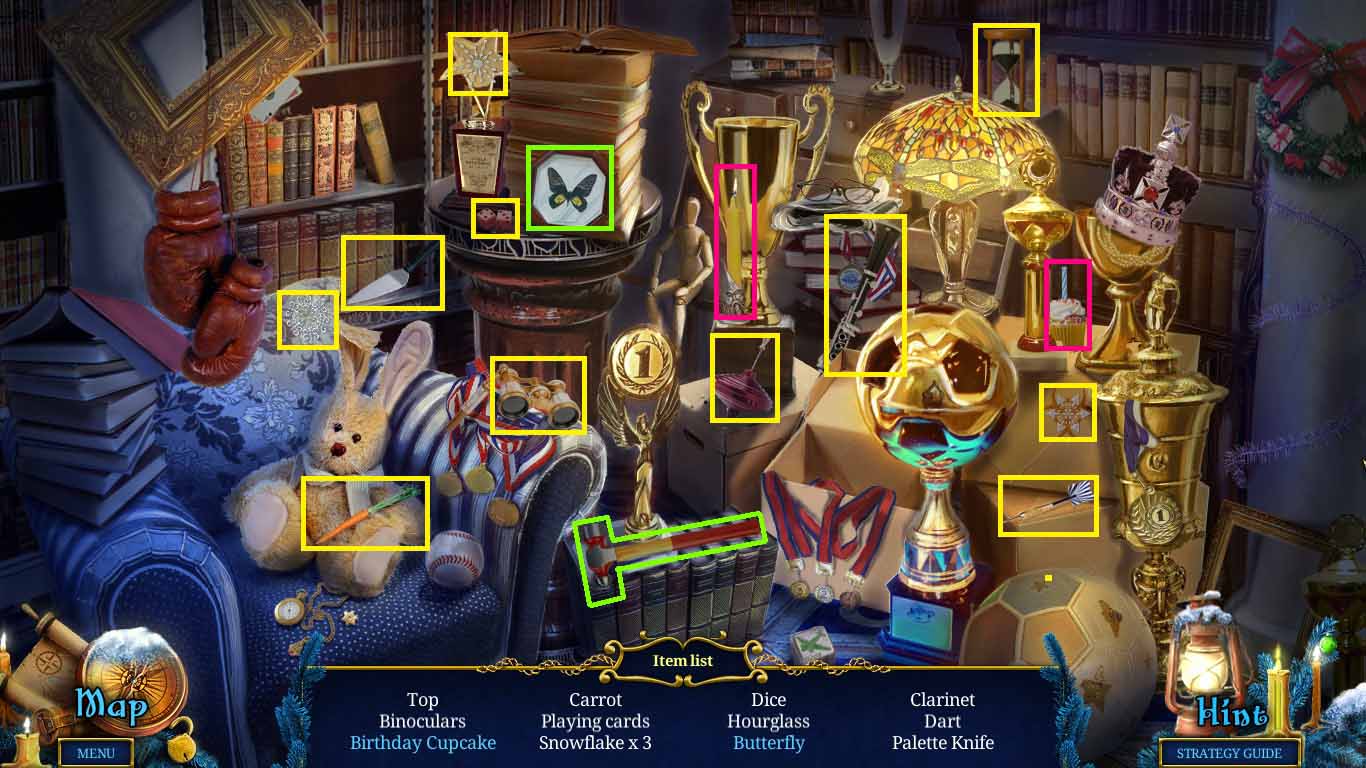The image size is (1366, 768).
Task: Click the spinning top below the clarinet
Action: click(745, 380)
